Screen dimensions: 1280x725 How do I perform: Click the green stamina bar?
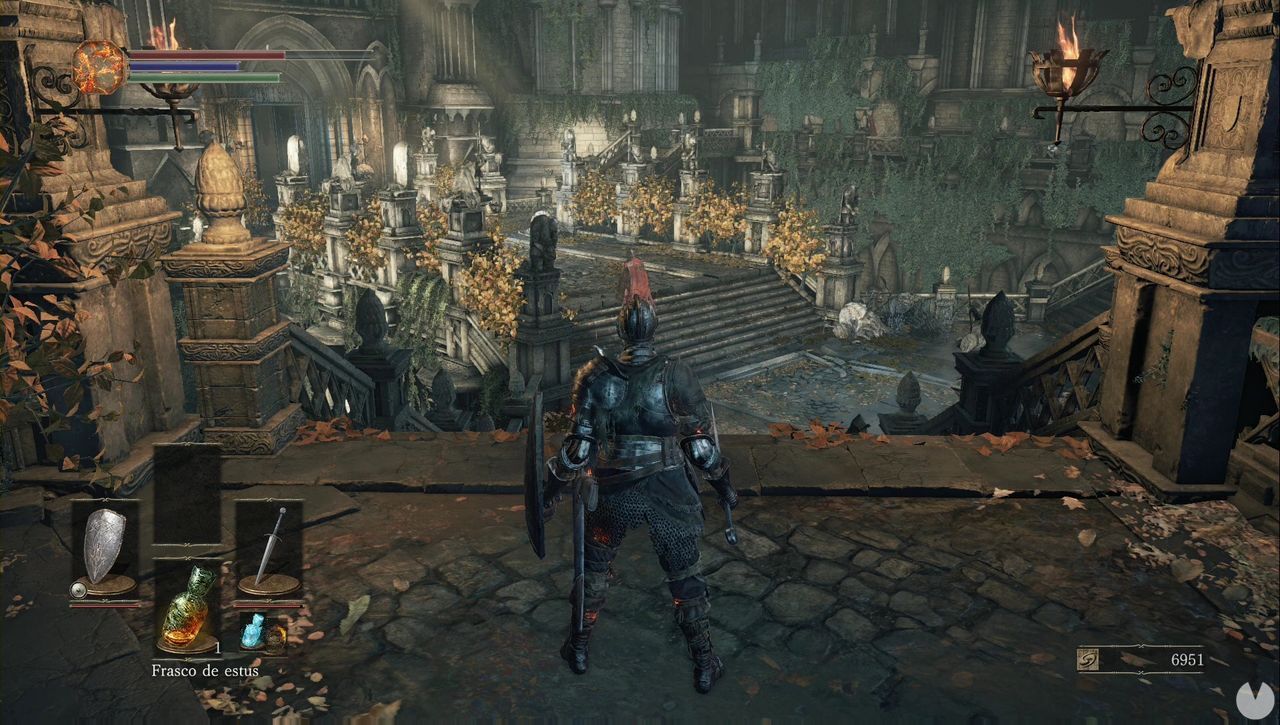[205, 77]
